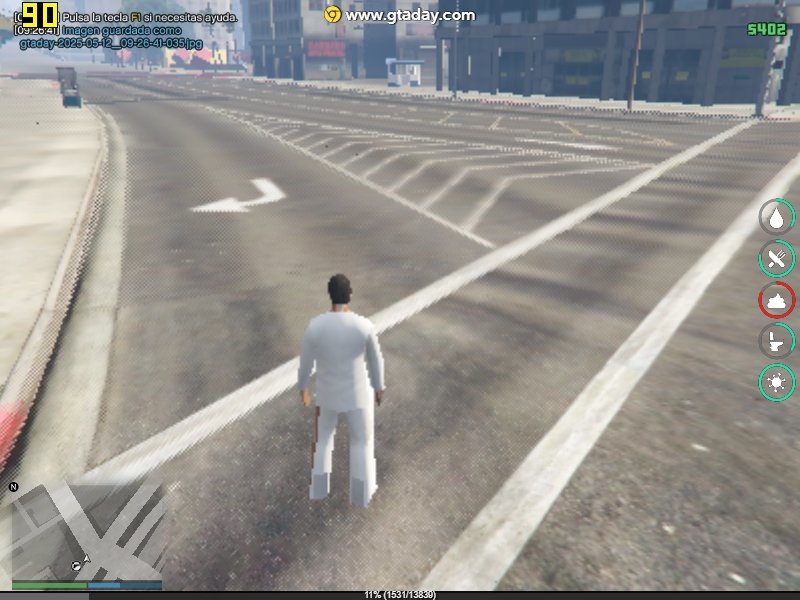Click the water drop thirst icon
The width and height of the screenshot is (800, 600).
[x=776, y=217]
